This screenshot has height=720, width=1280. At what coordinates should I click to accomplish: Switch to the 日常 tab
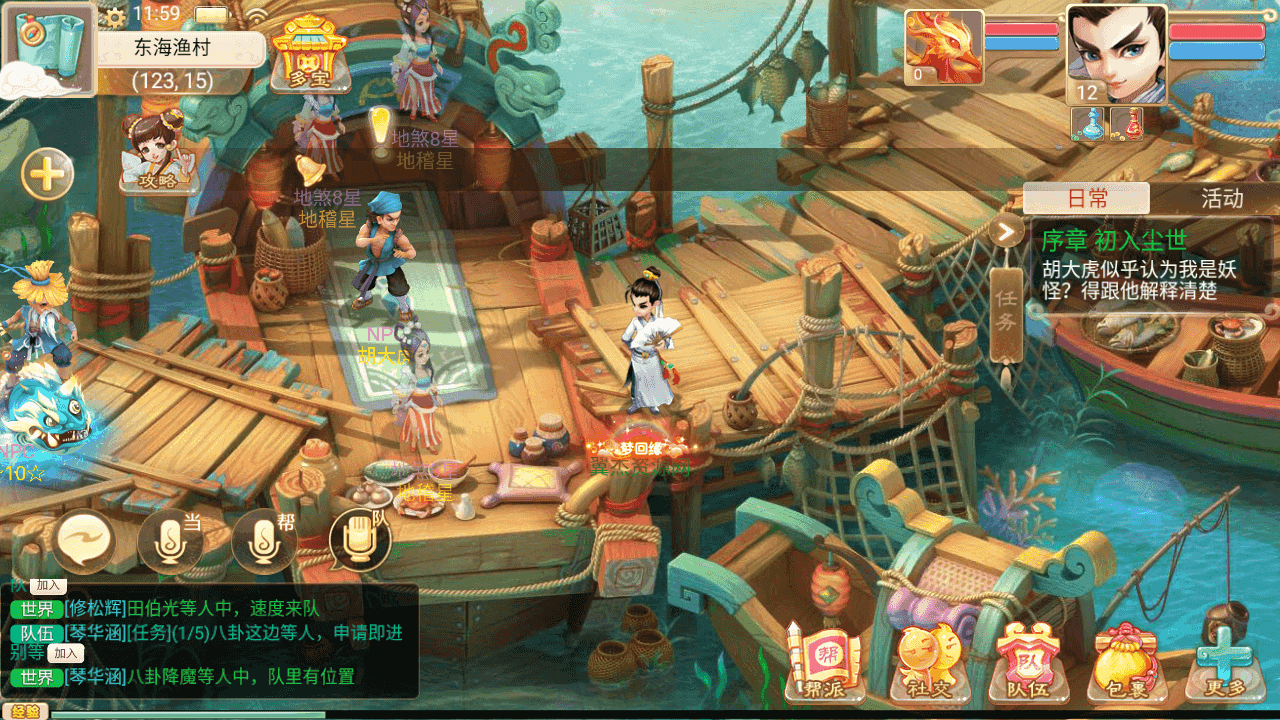click(x=1087, y=198)
